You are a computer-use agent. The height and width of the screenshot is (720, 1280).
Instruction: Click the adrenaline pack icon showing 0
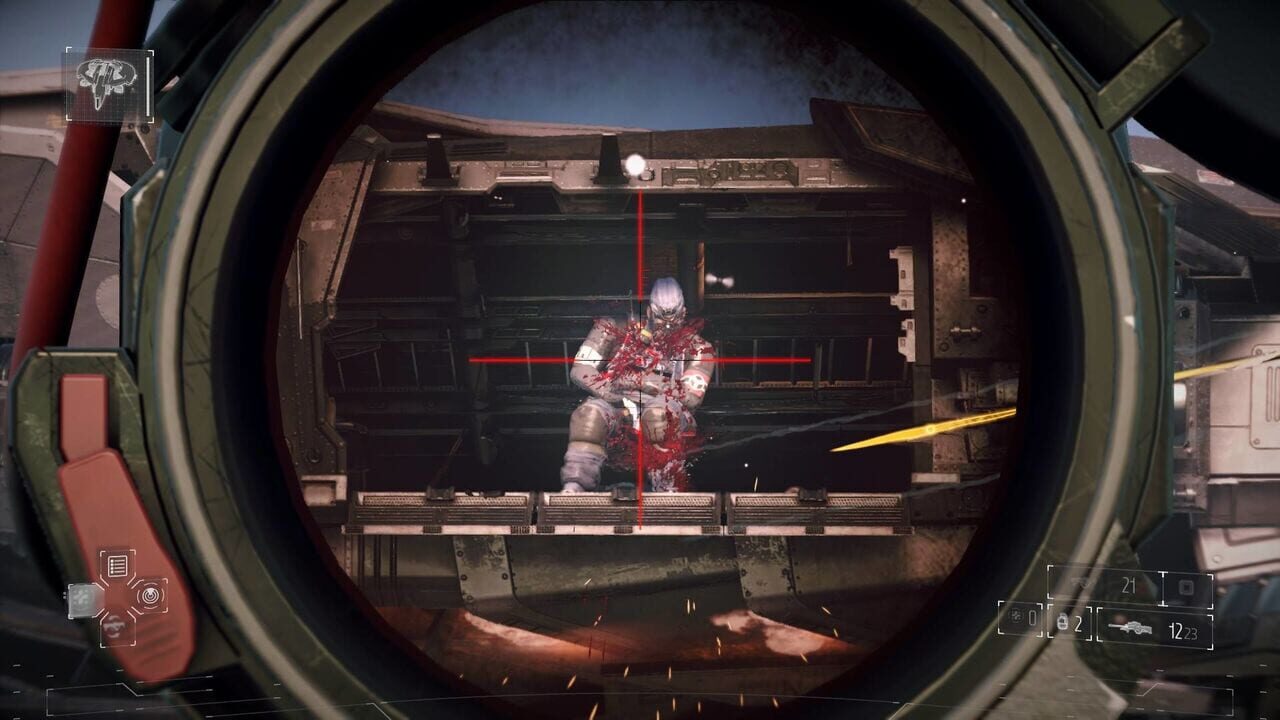pos(1018,618)
